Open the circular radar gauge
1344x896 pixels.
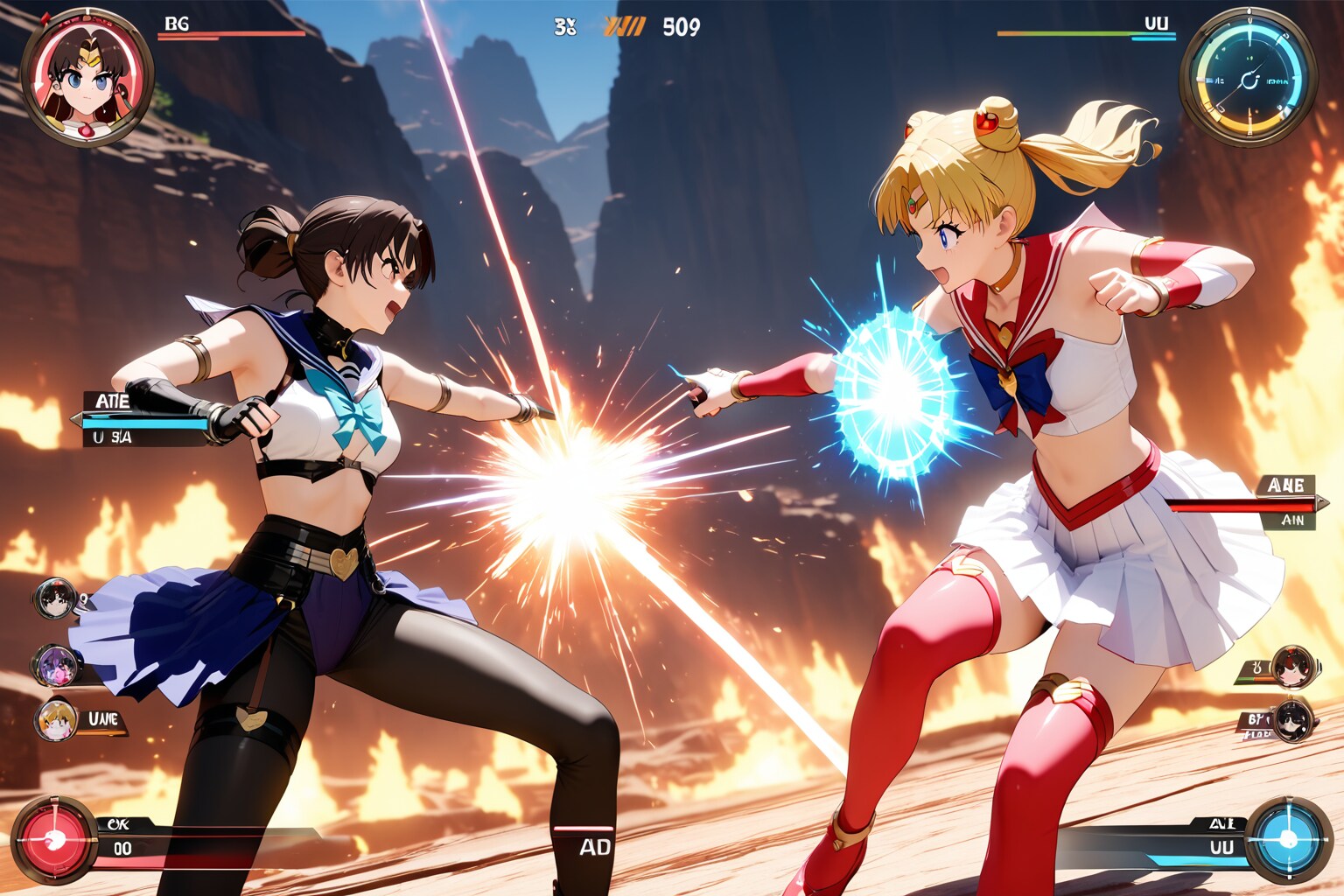[1248, 78]
